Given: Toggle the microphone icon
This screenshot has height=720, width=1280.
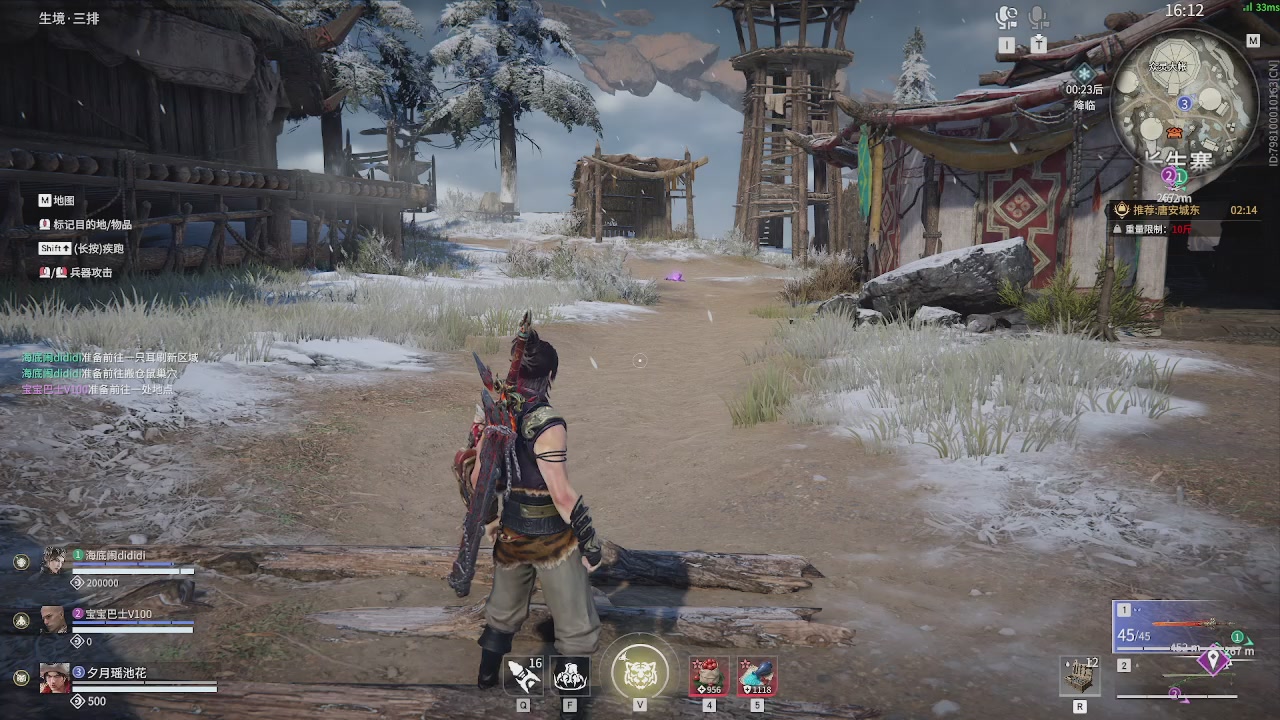Looking at the screenshot, I should click(x=1039, y=18).
